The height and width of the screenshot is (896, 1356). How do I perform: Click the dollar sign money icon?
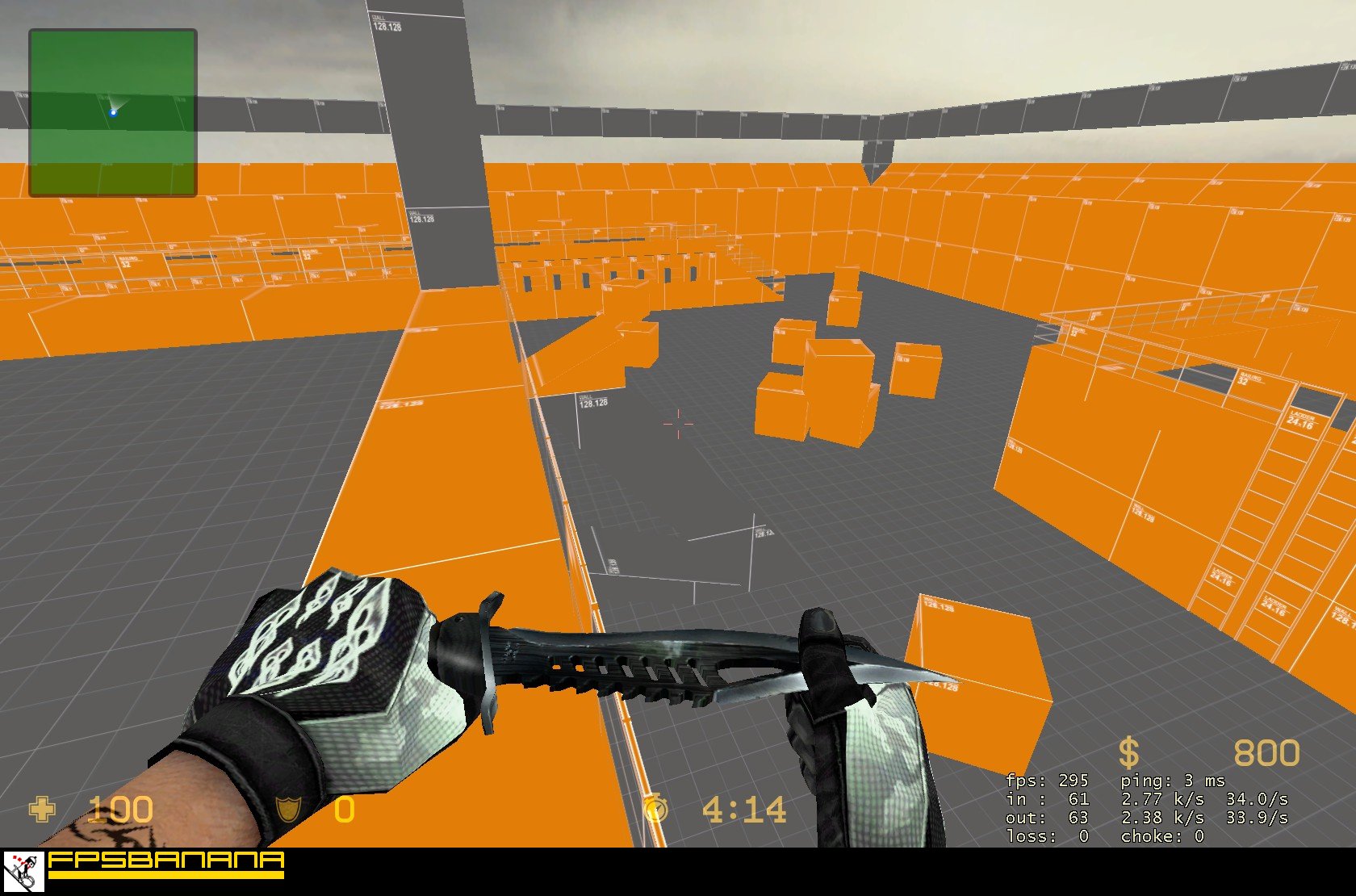[1129, 752]
